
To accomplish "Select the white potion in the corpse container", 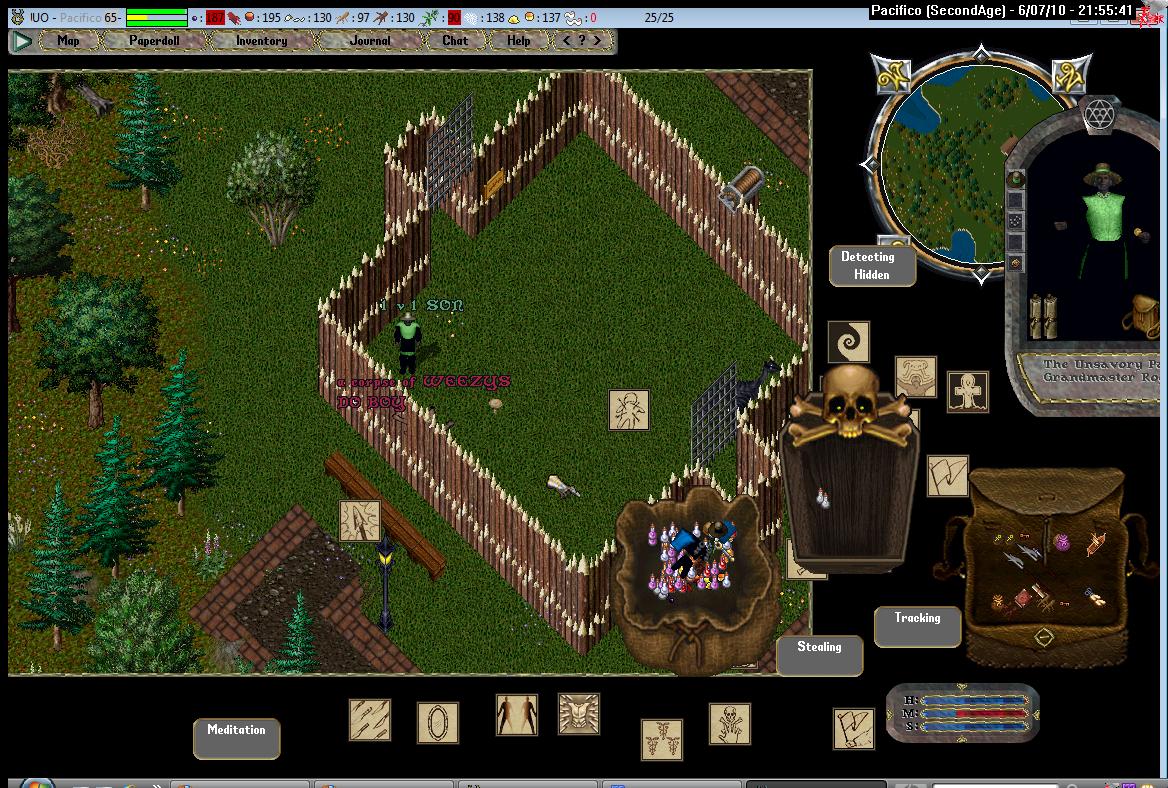I will 823,498.
